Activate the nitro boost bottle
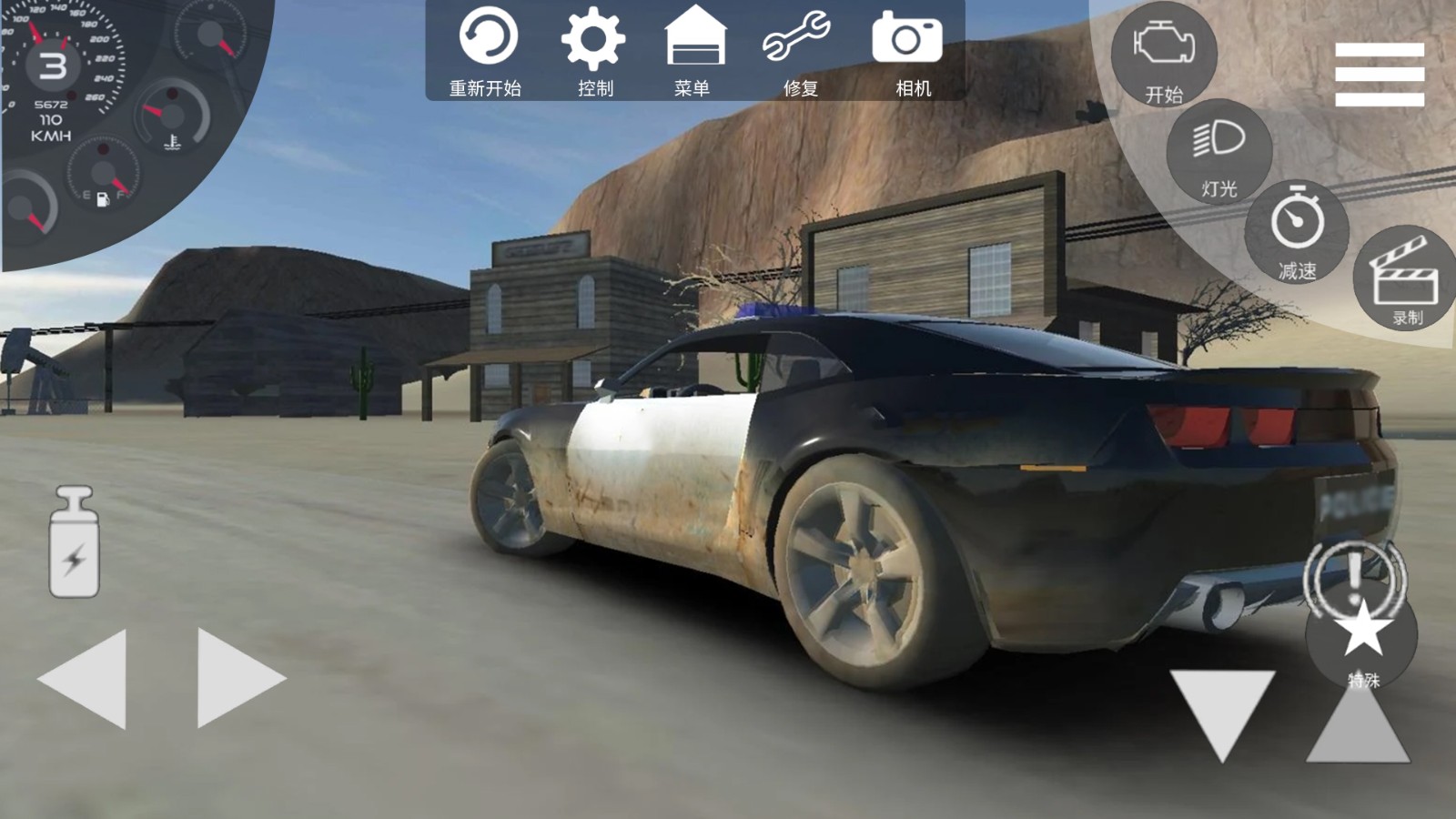 pos(74,542)
